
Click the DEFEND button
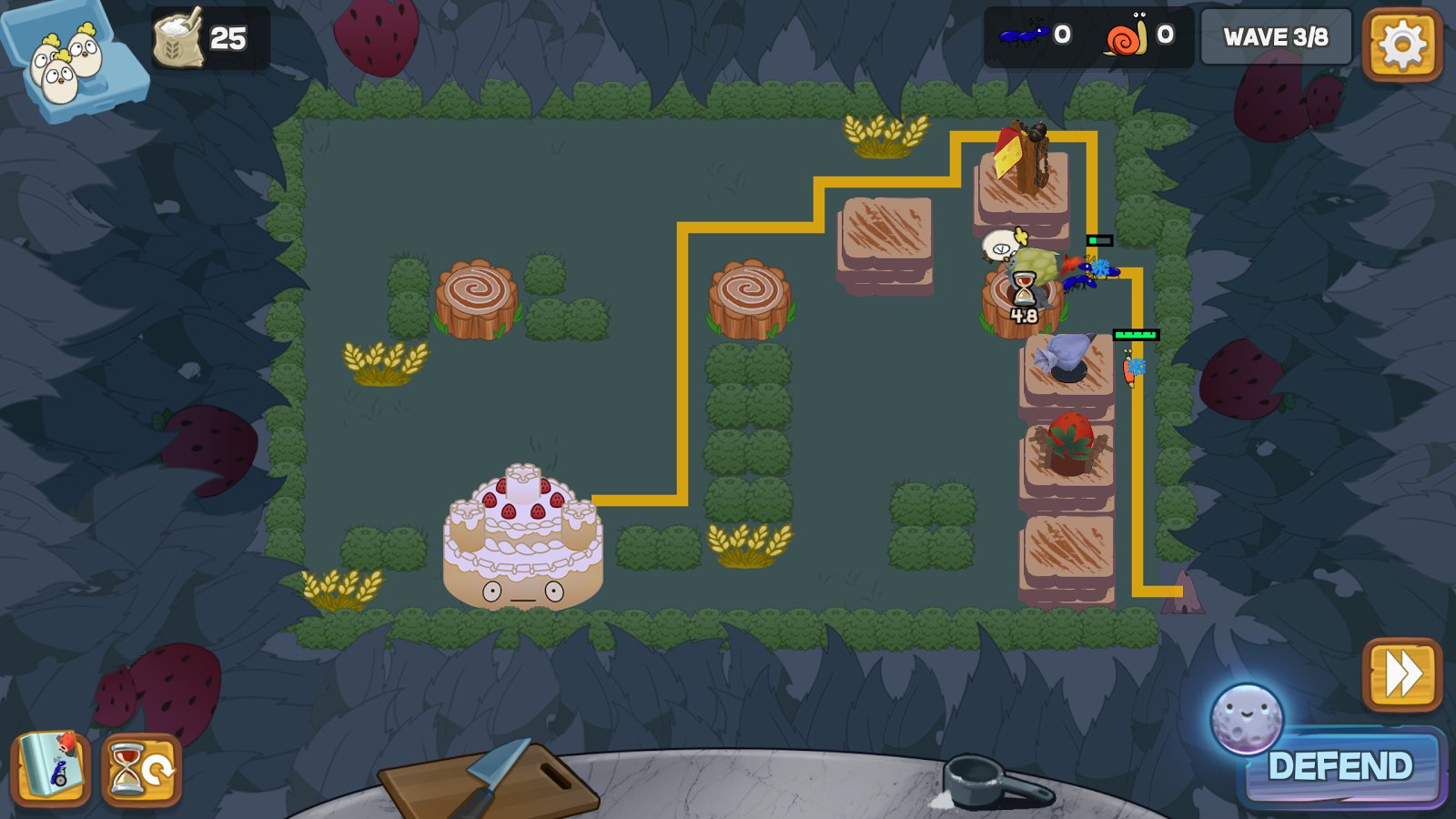pyautogui.click(x=1340, y=766)
